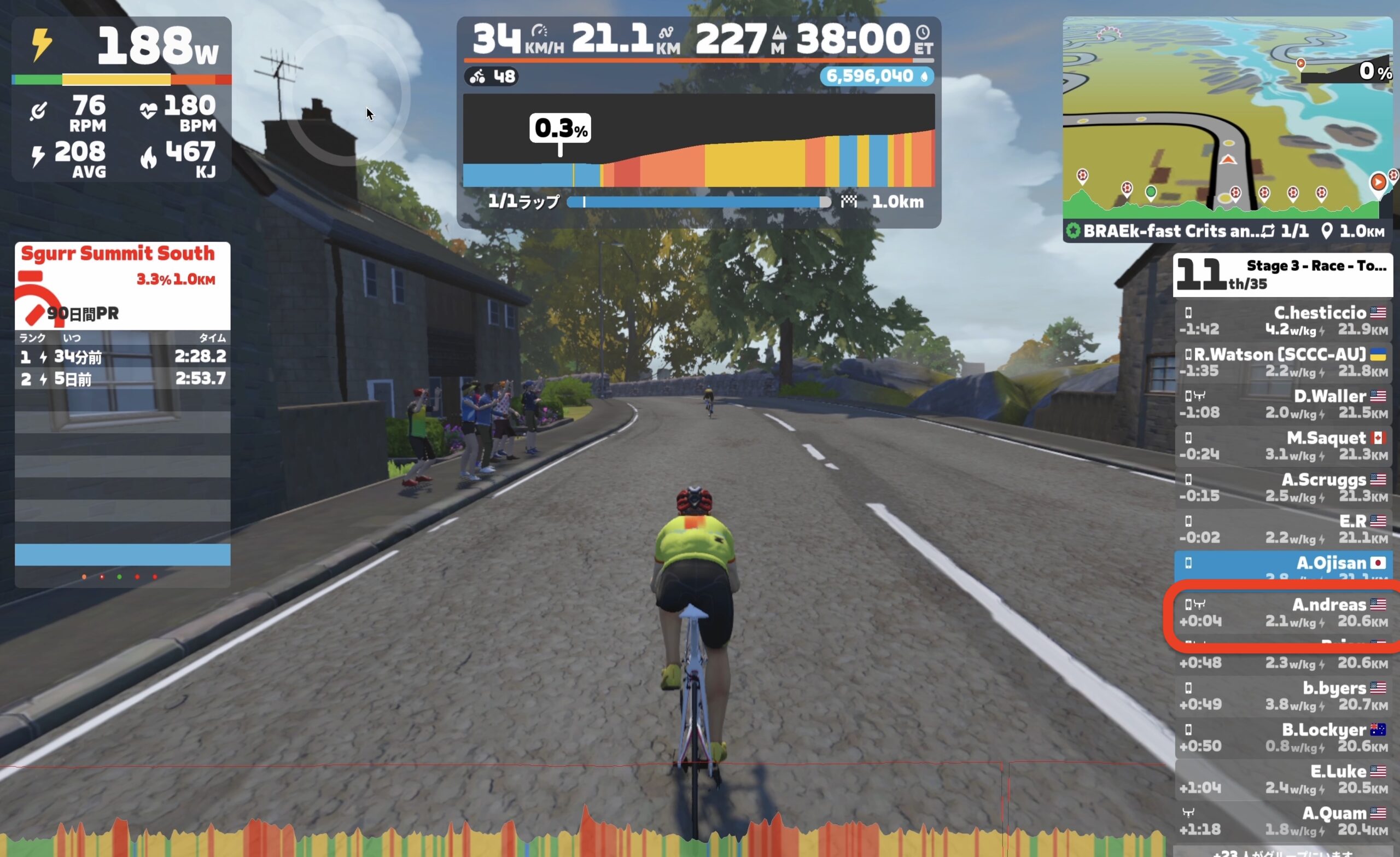Pick A.Scruggs from the rider list
Viewport: 1400px width, 857px height.
tap(1283, 488)
